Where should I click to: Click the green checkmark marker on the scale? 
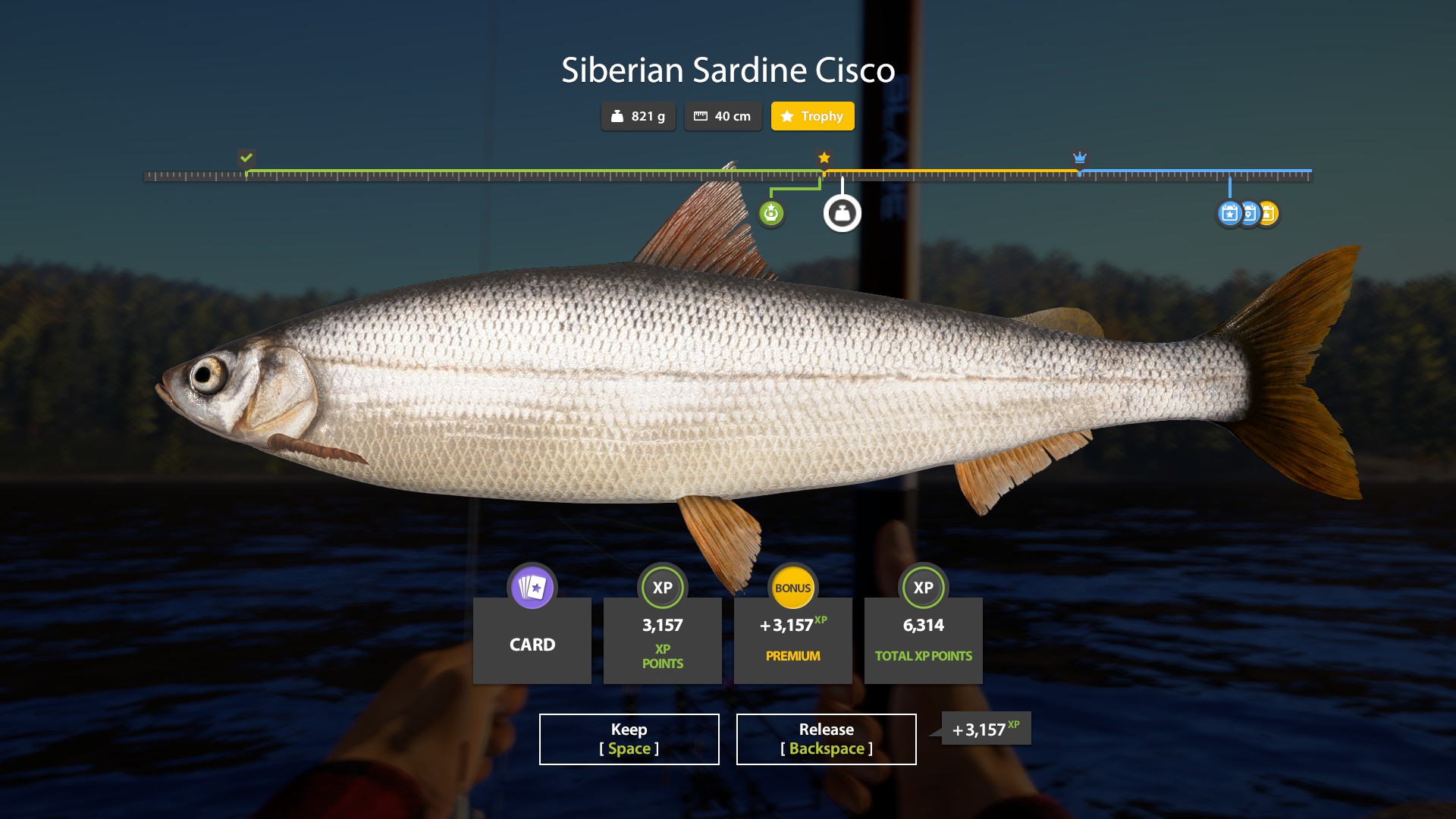coord(246,158)
